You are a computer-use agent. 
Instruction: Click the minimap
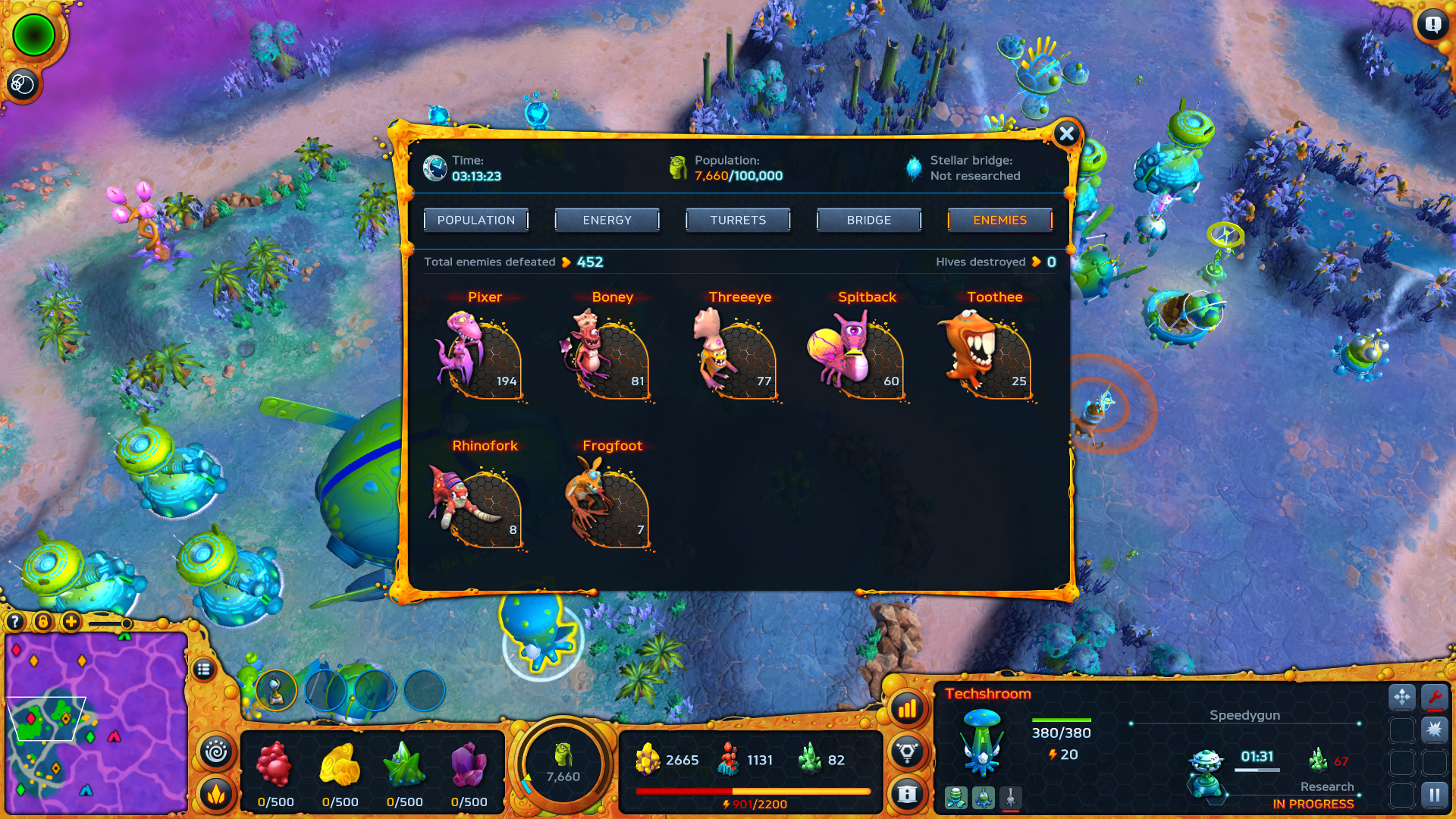(x=96, y=723)
